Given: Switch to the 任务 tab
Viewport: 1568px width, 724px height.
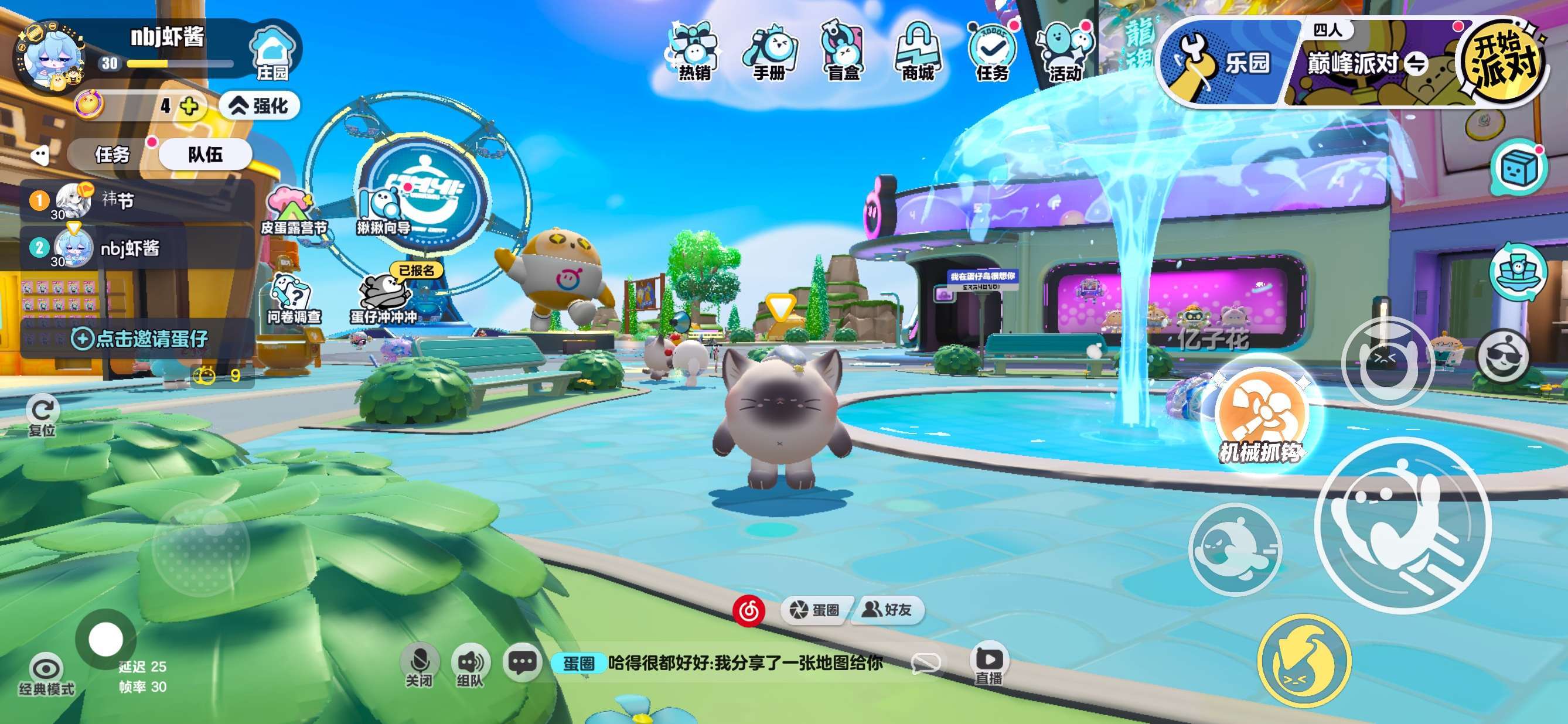Looking at the screenshot, I should (x=113, y=154).
